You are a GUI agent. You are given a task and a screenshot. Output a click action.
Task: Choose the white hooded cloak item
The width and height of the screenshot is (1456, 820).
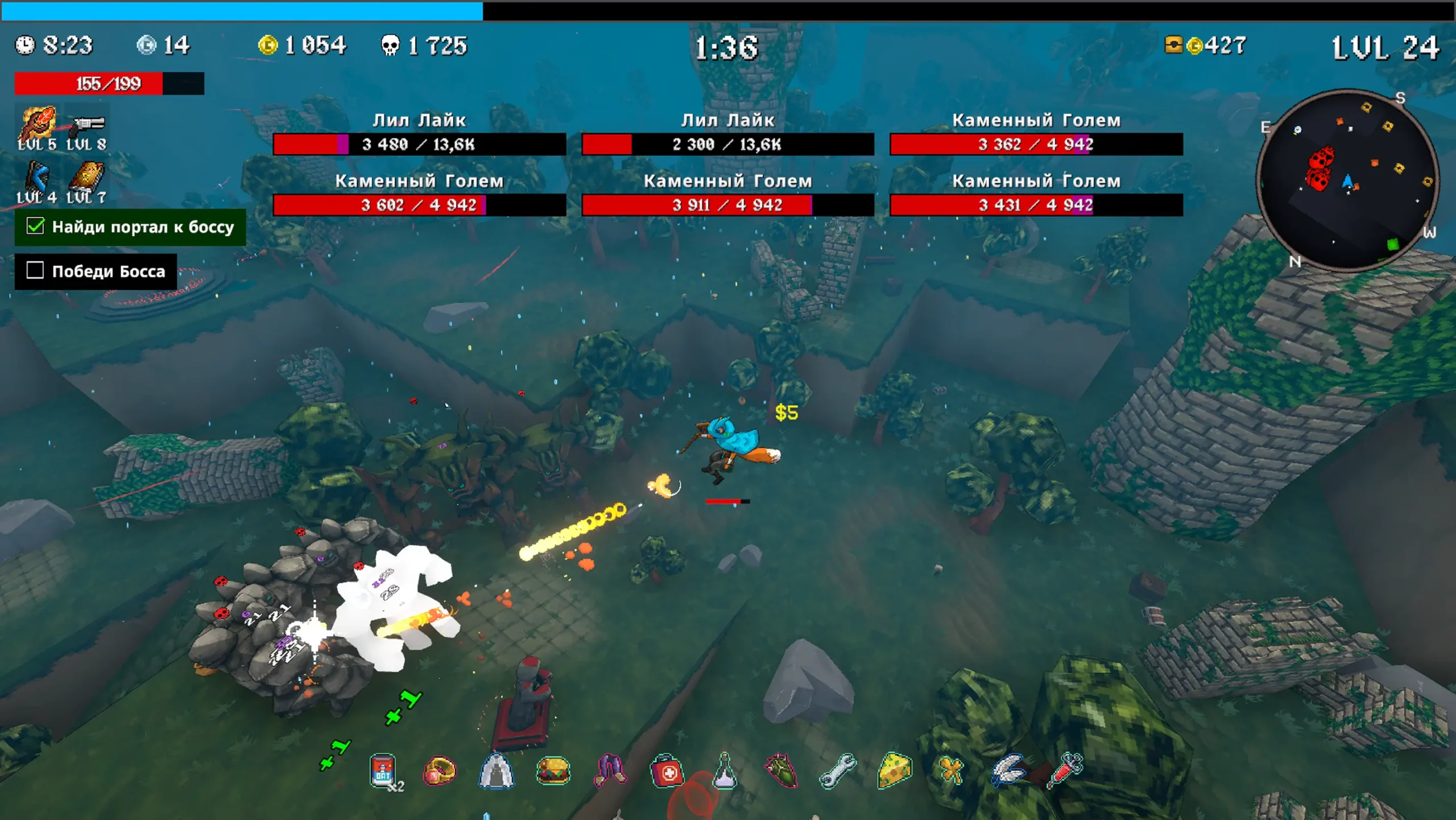[x=497, y=772]
